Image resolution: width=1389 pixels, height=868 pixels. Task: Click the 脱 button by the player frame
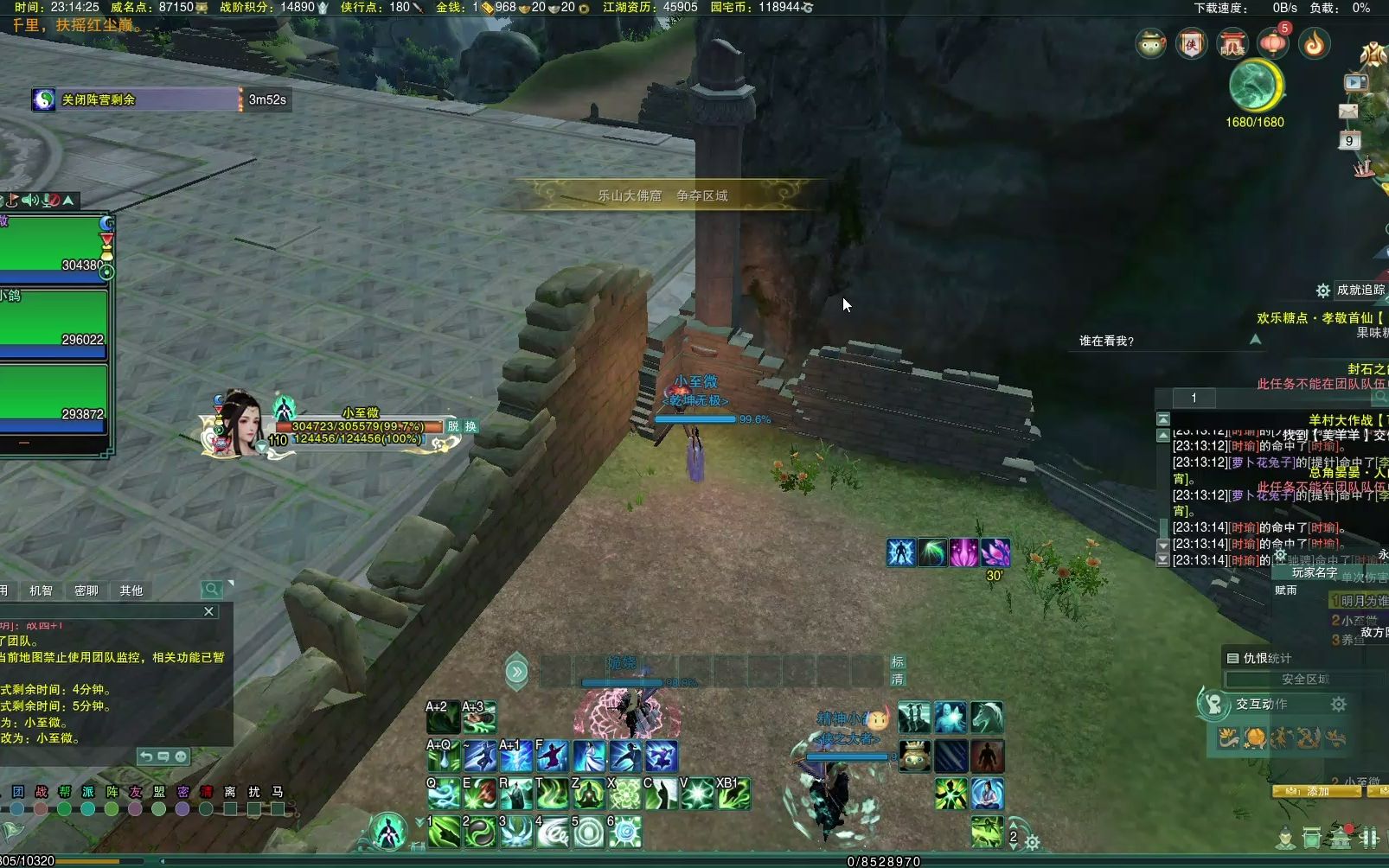453,426
